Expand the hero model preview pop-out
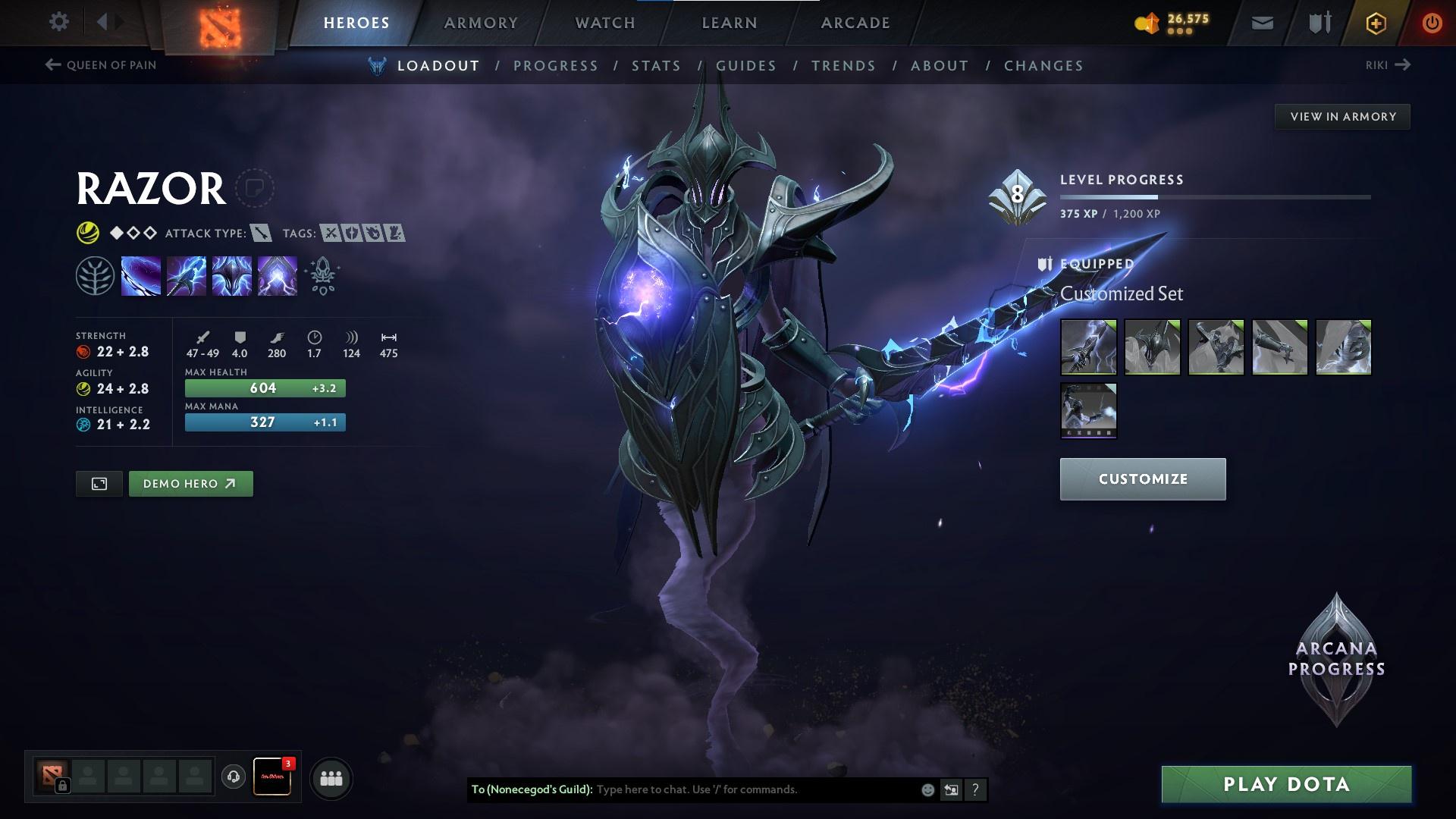Image resolution: width=1456 pixels, height=819 pixels. coord(98,483)
